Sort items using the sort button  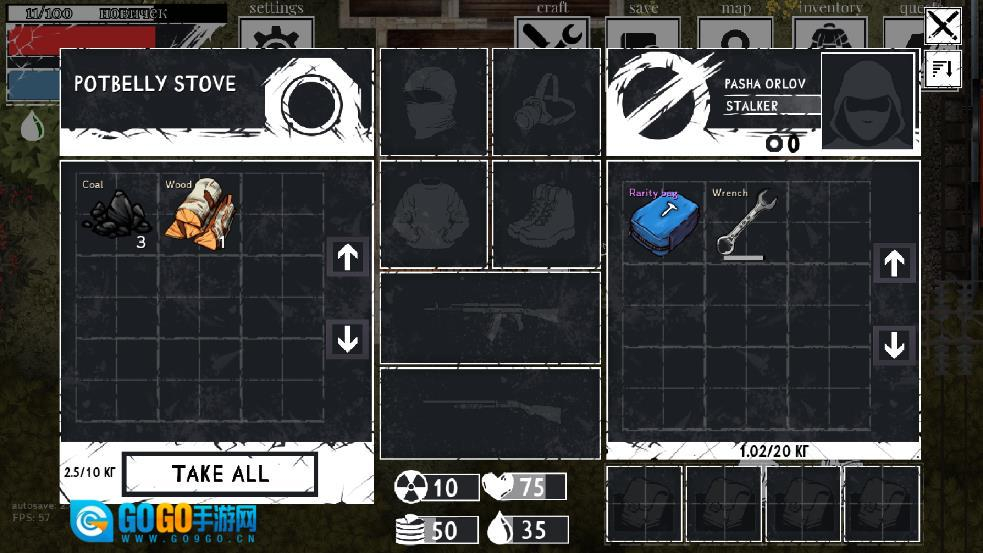pos(943,70)
